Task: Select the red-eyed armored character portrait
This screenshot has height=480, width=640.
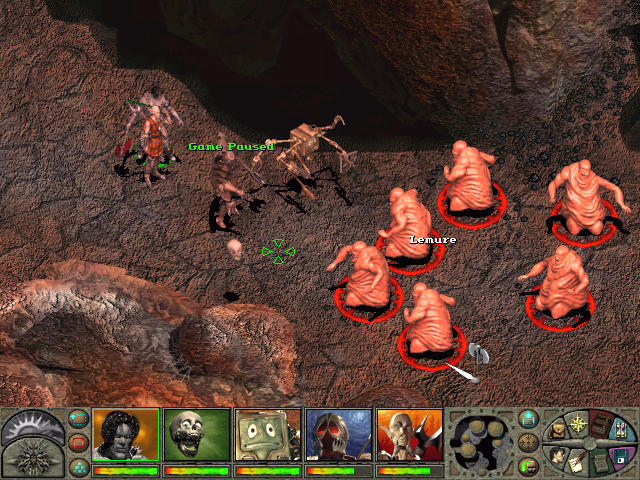Action: pyautogui.click(x=338, y=435)
